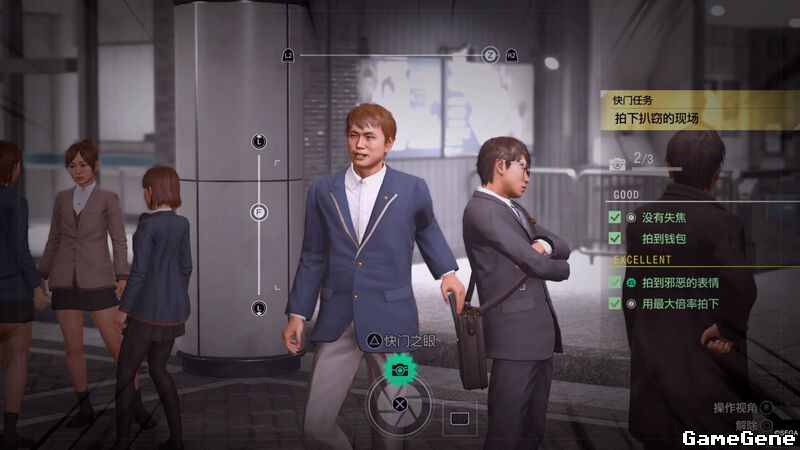Click the focus slider's F handle
The image size is (800, 450).
[x=259, y=212]
